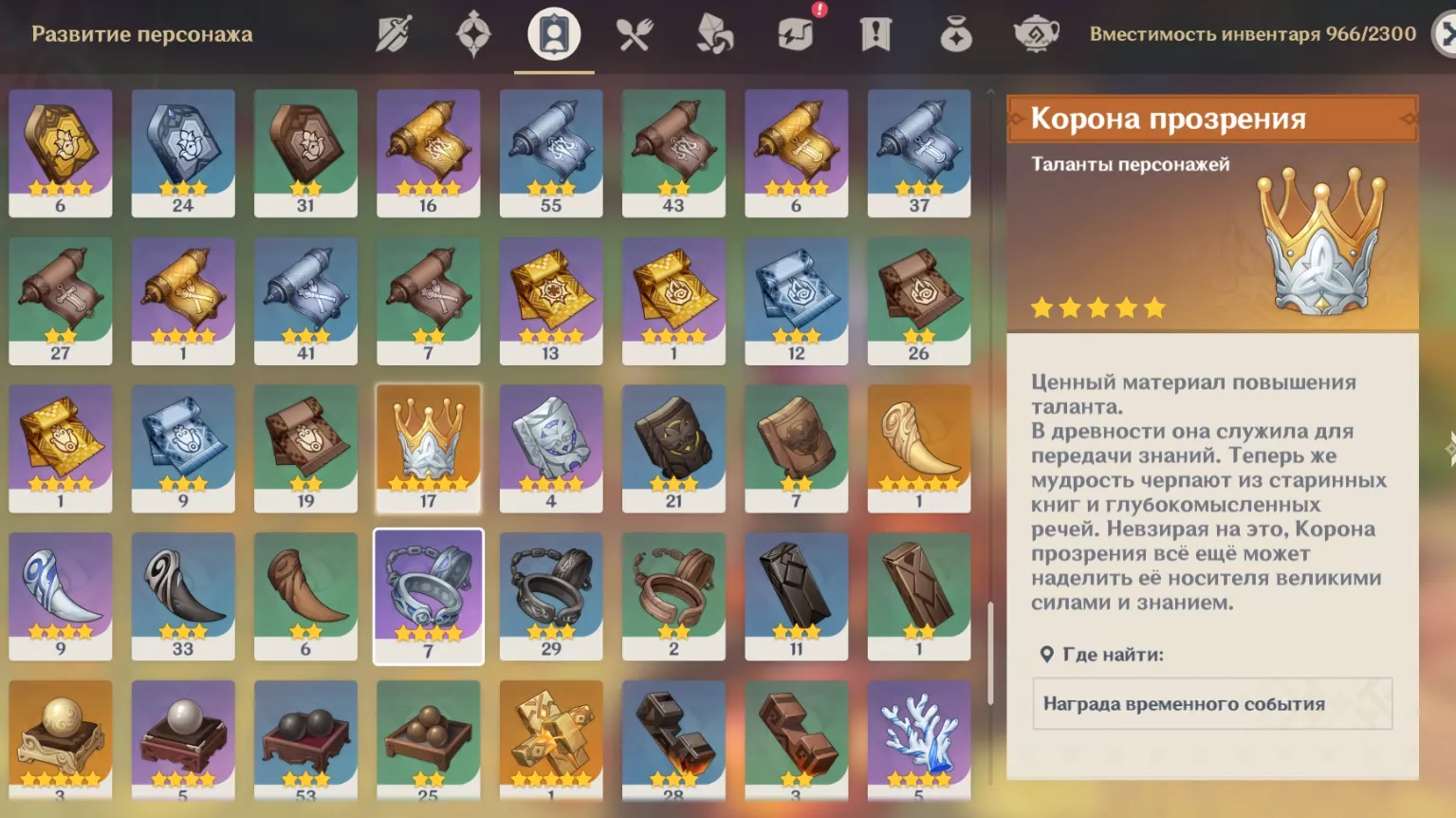
Task: Switch to the Furnishings teapot tab
Action: point(1036,35)
